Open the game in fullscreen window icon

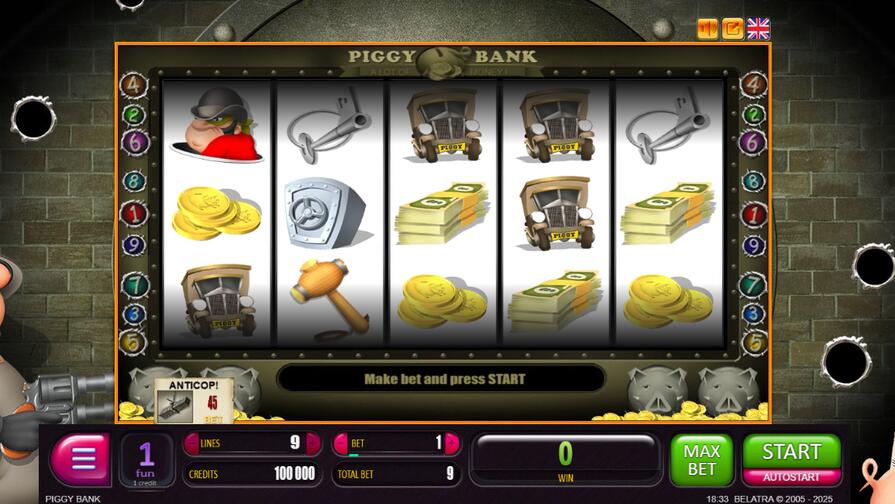click(x=733, y=29)
